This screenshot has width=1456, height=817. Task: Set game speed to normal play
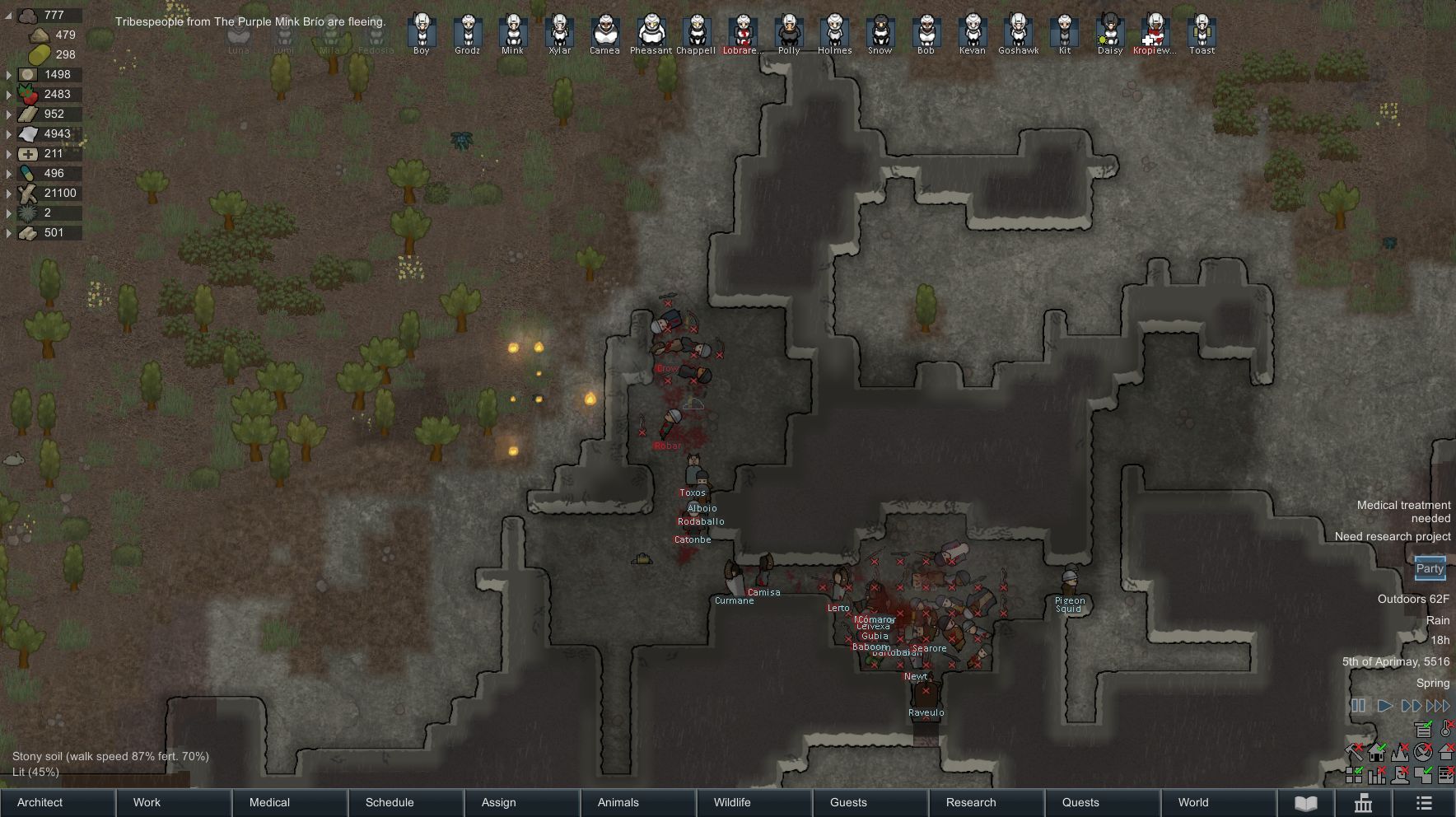tap(1385, 706)
